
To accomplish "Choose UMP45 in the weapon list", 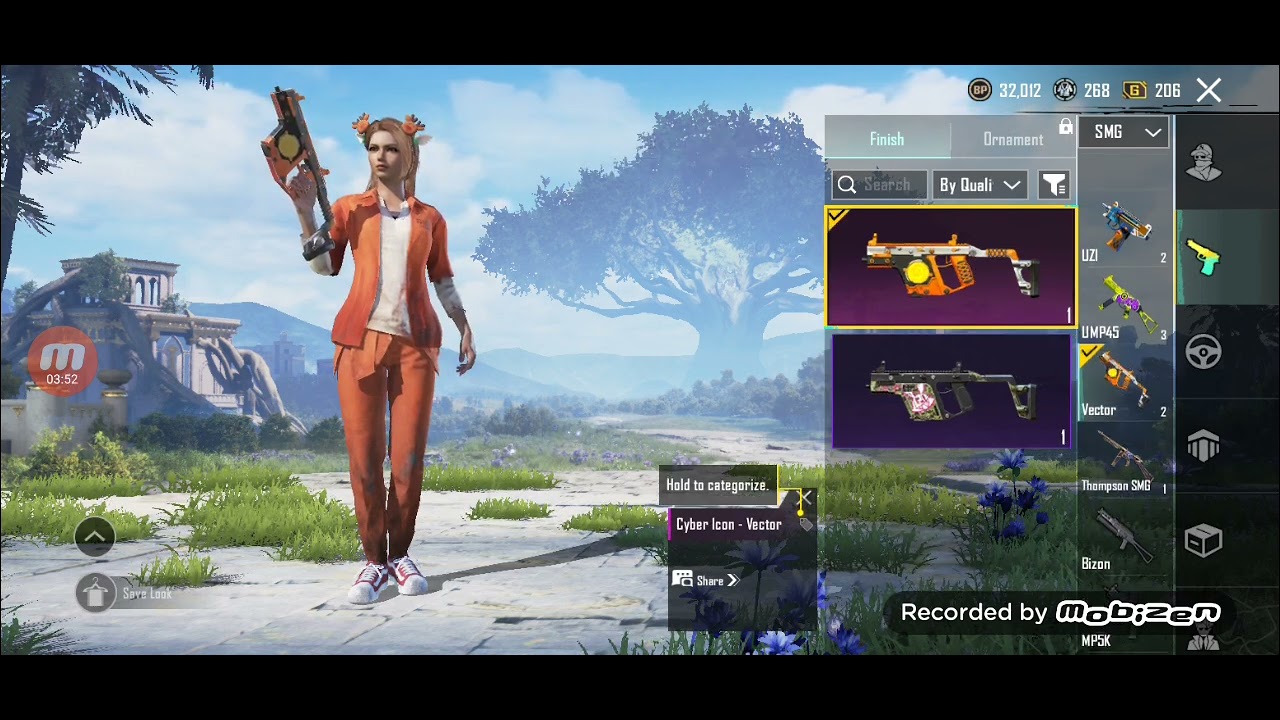I will point(1124,309).
